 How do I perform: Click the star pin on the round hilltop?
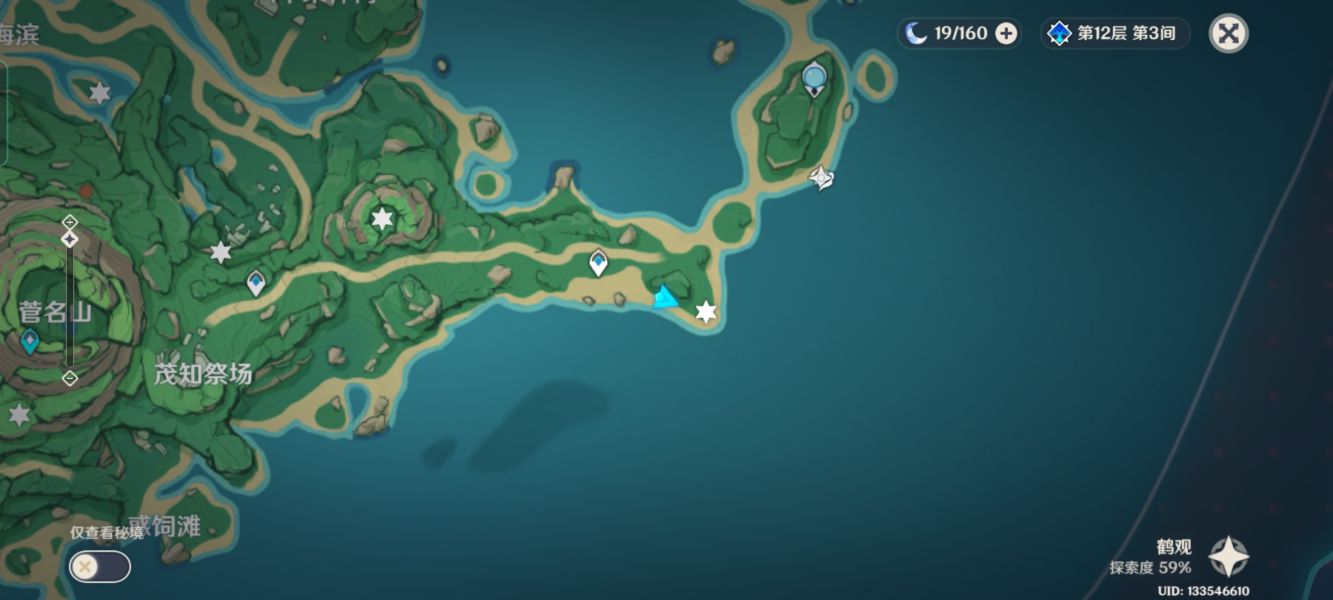(382, 218)
